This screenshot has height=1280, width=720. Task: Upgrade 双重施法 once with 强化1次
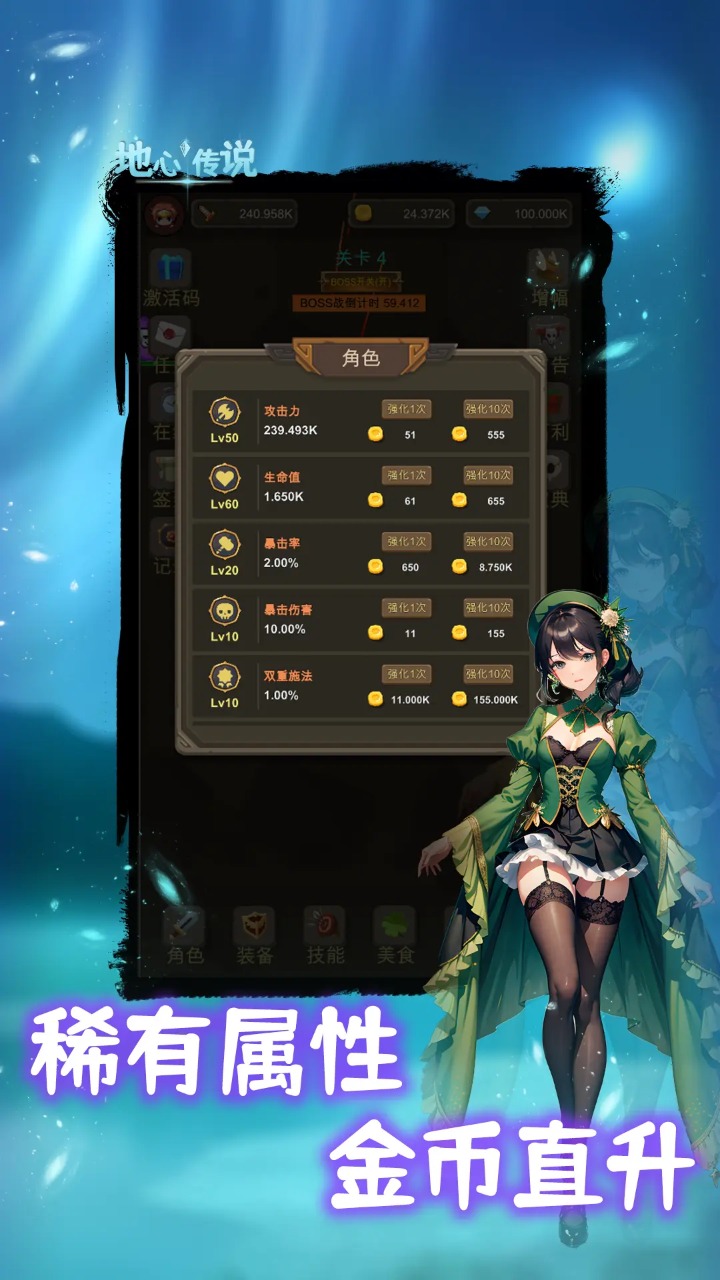click(406, 674)
